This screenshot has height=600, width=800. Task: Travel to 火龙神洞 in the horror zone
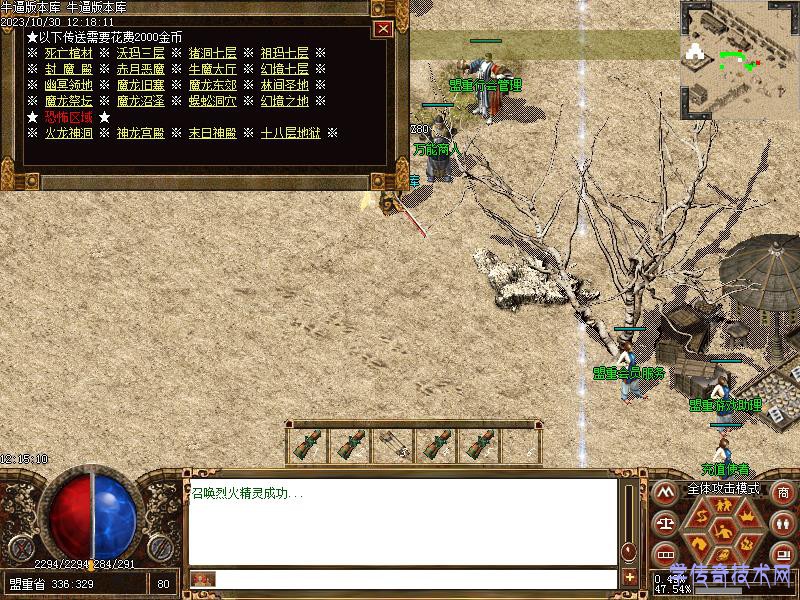(69, 133)
